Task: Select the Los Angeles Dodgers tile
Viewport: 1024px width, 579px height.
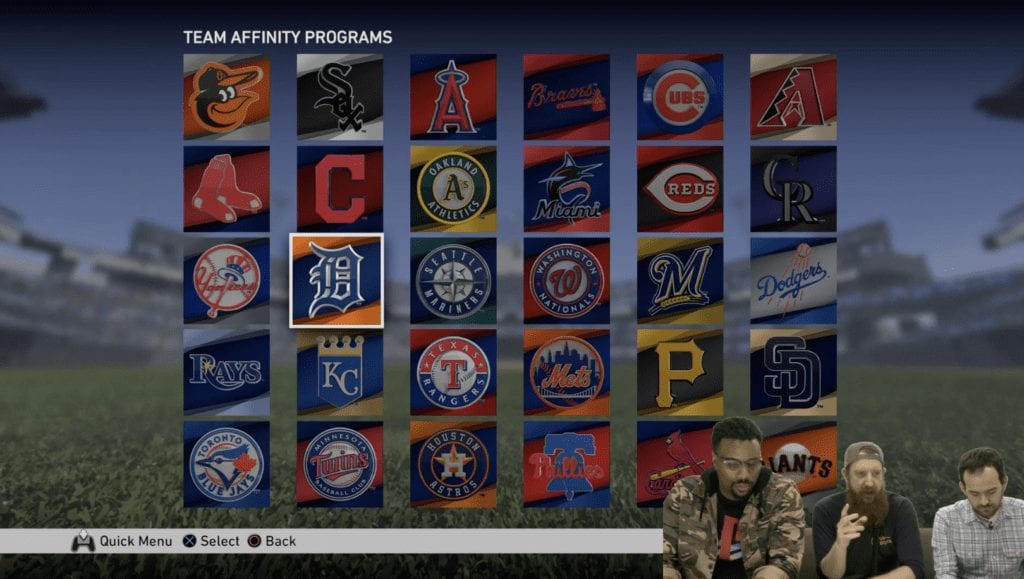Action: pyautogui.click(x=793, y=280)
